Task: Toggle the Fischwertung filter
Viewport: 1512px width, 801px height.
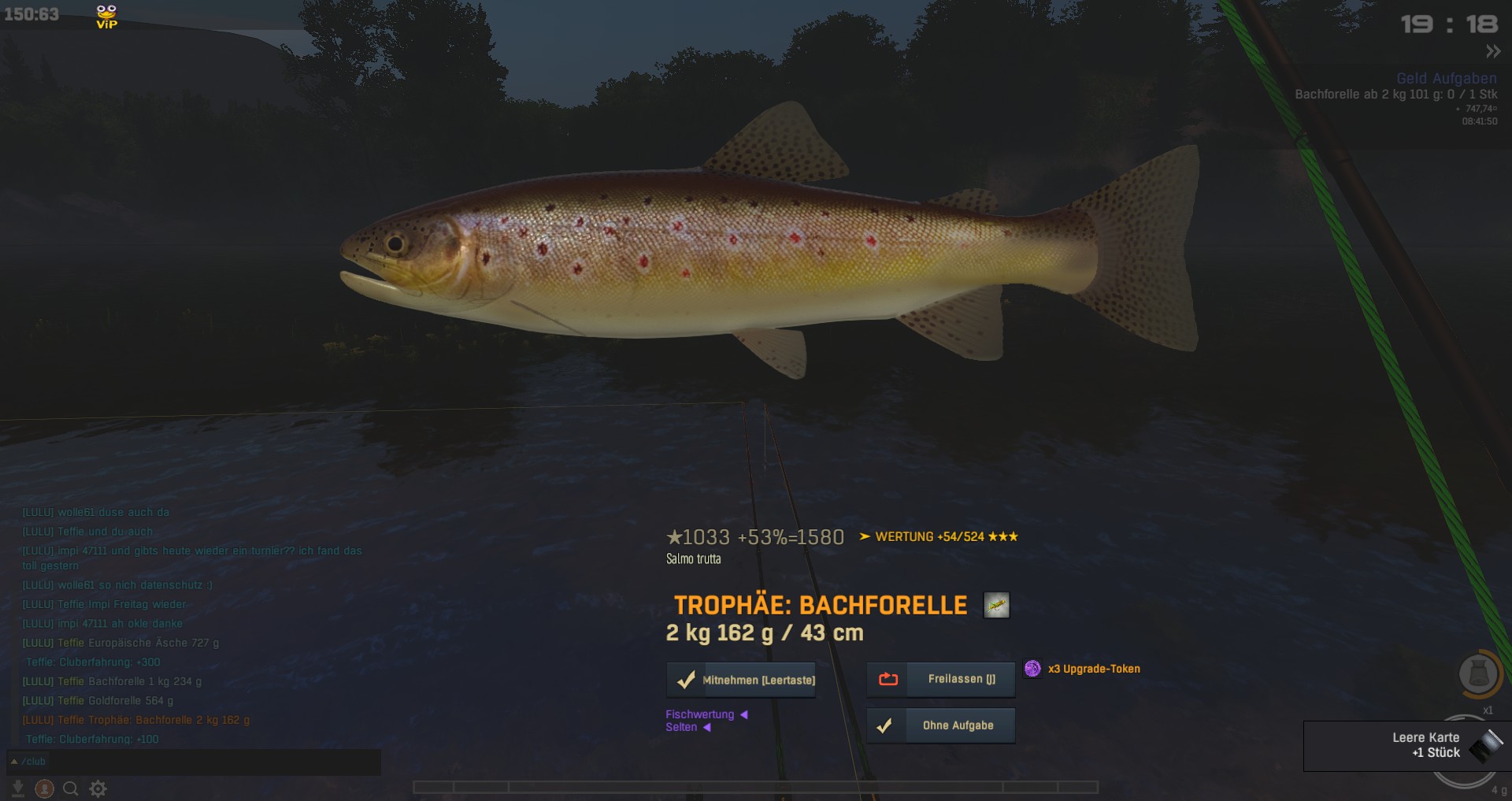Action: coord(700,714)
